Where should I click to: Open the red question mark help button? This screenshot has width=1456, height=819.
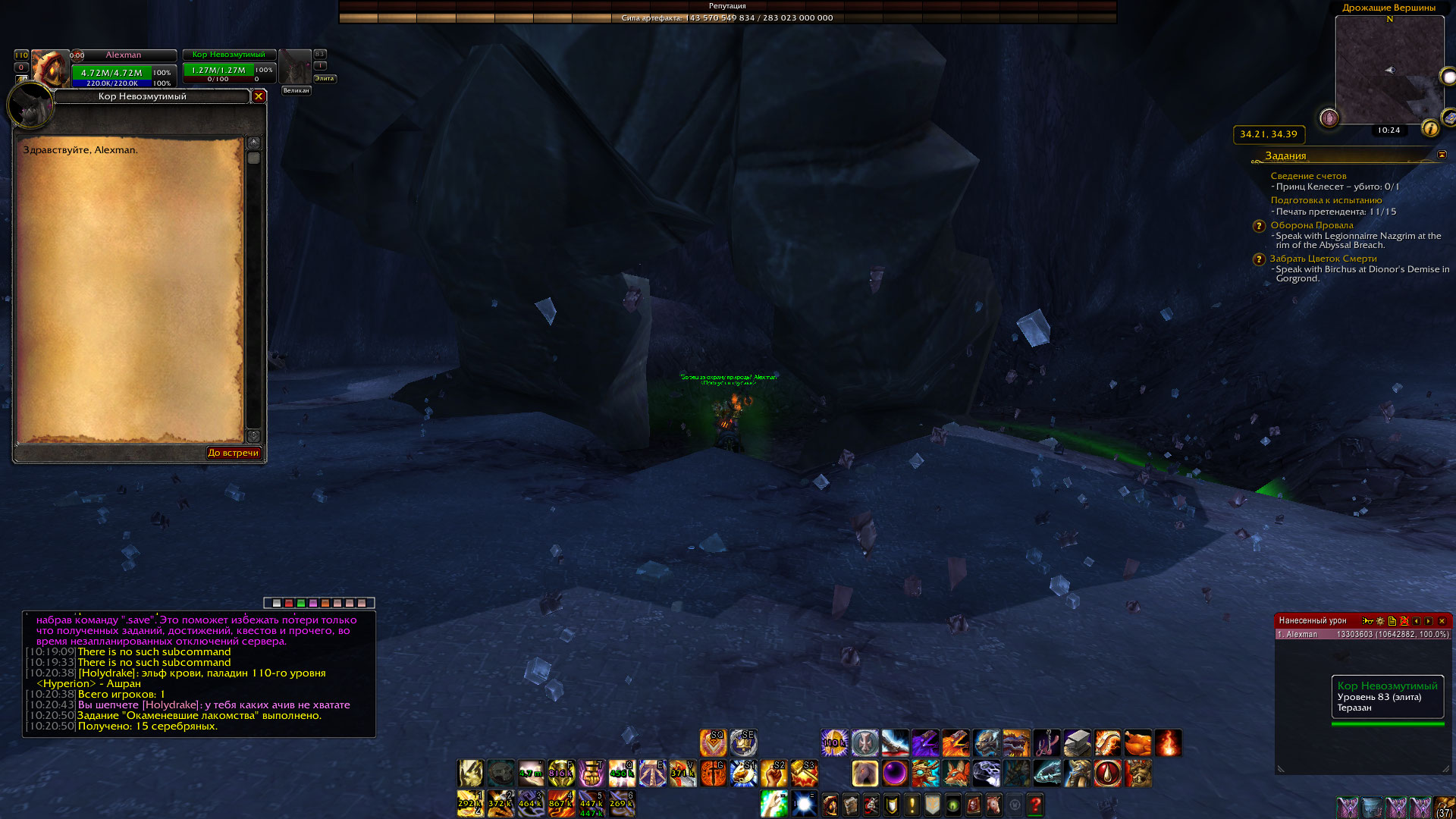coord(1035,805)
